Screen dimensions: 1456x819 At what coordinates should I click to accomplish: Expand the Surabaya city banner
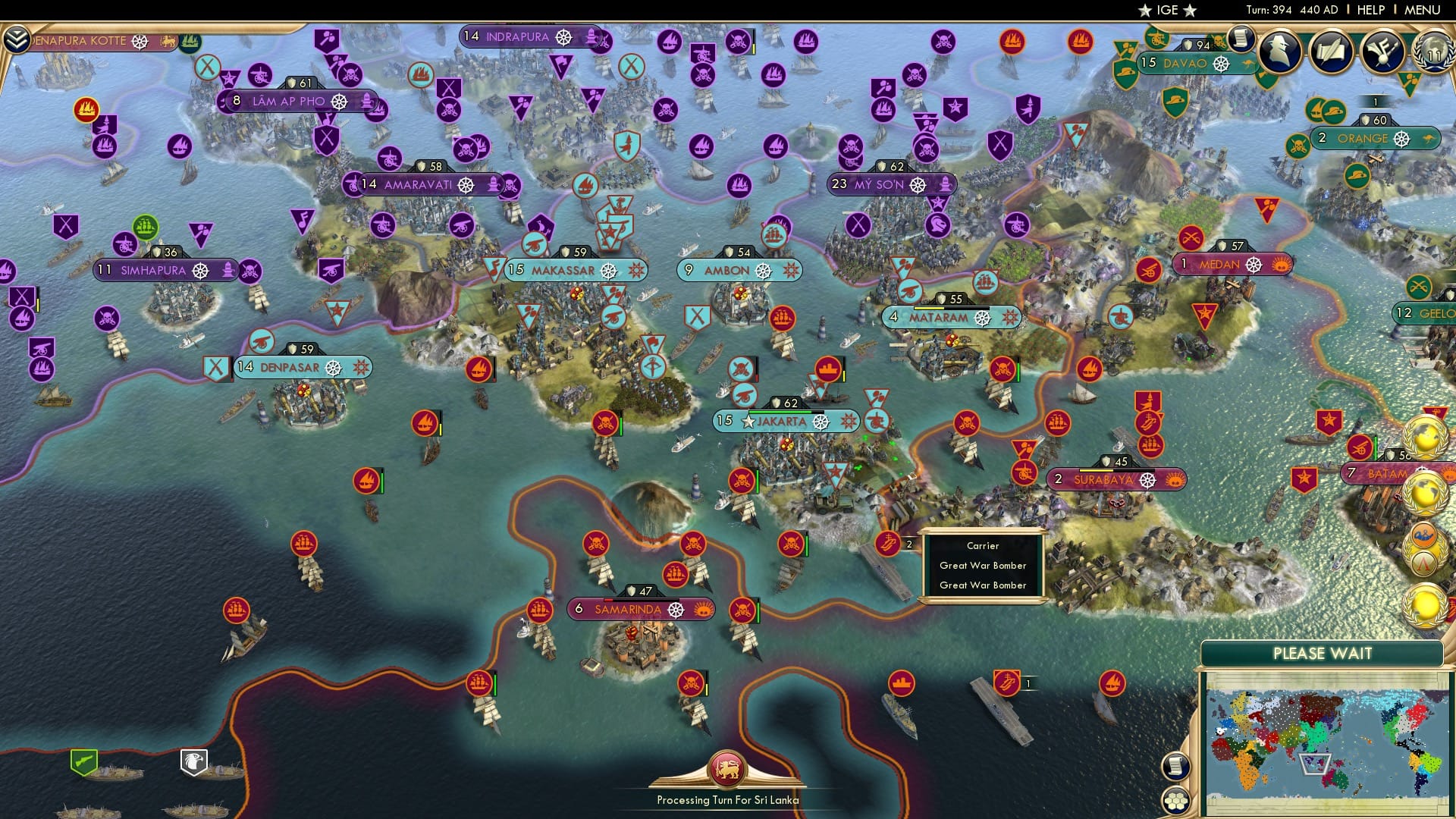tap(1103, 479)
